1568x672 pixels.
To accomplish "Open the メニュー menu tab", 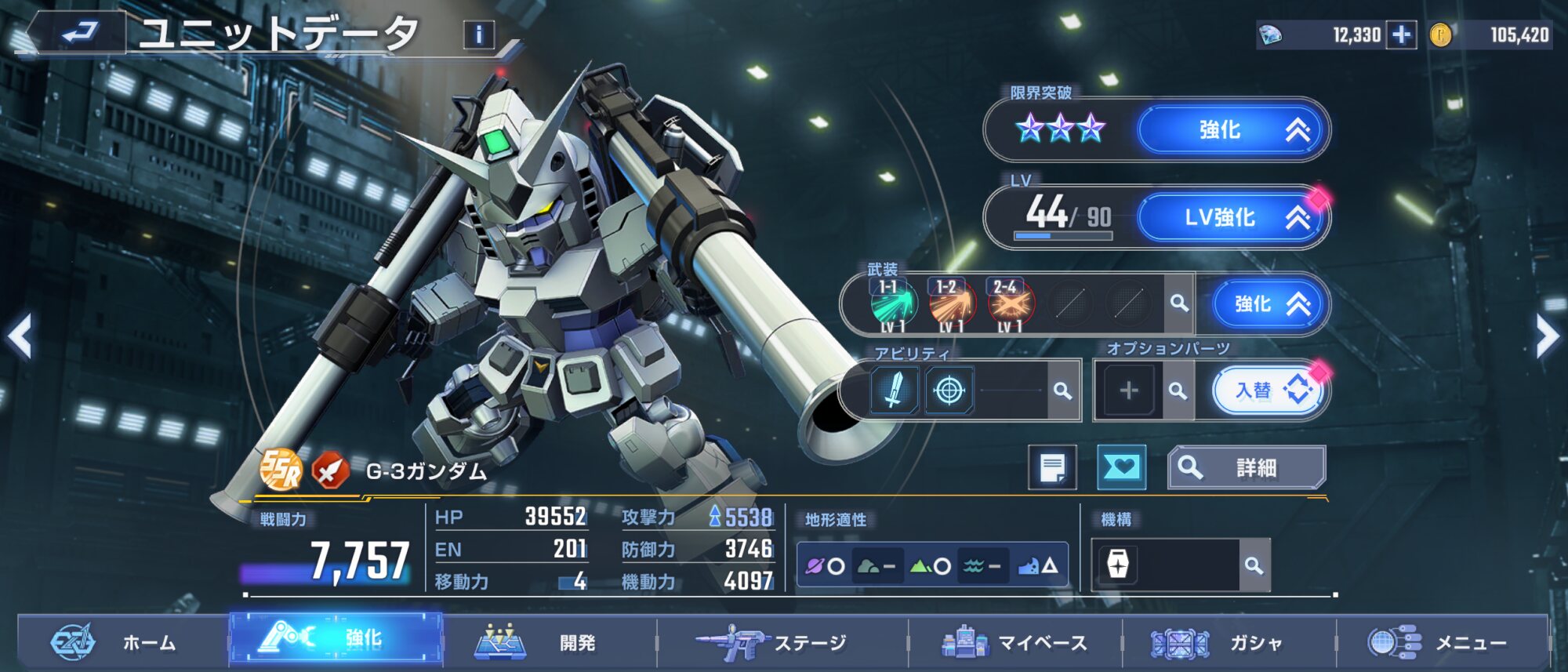I will point(1443,643).
